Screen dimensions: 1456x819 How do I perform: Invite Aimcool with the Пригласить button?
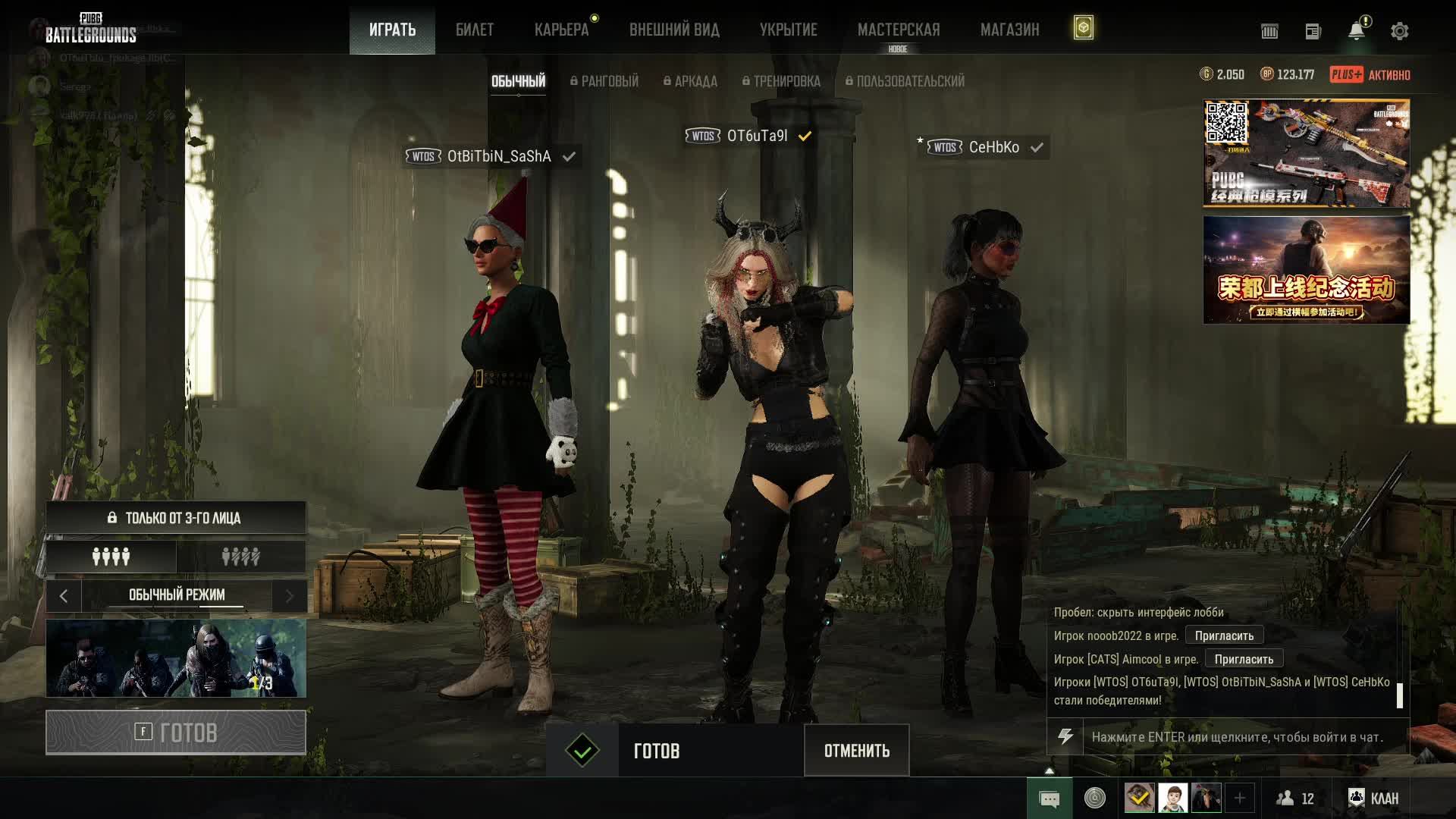coord(1244,659)
